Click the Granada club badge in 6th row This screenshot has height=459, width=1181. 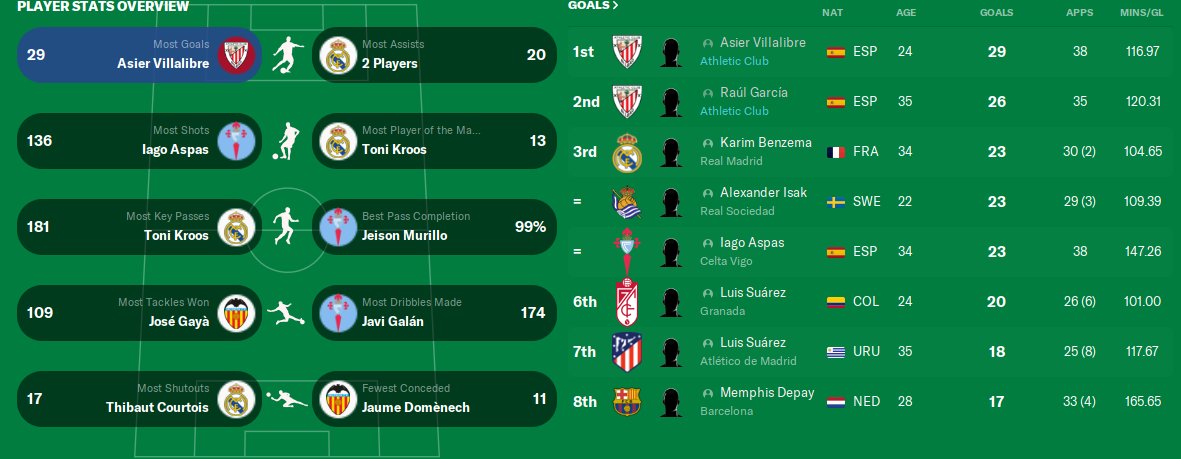pyautogui.click(x=627, y=302)
